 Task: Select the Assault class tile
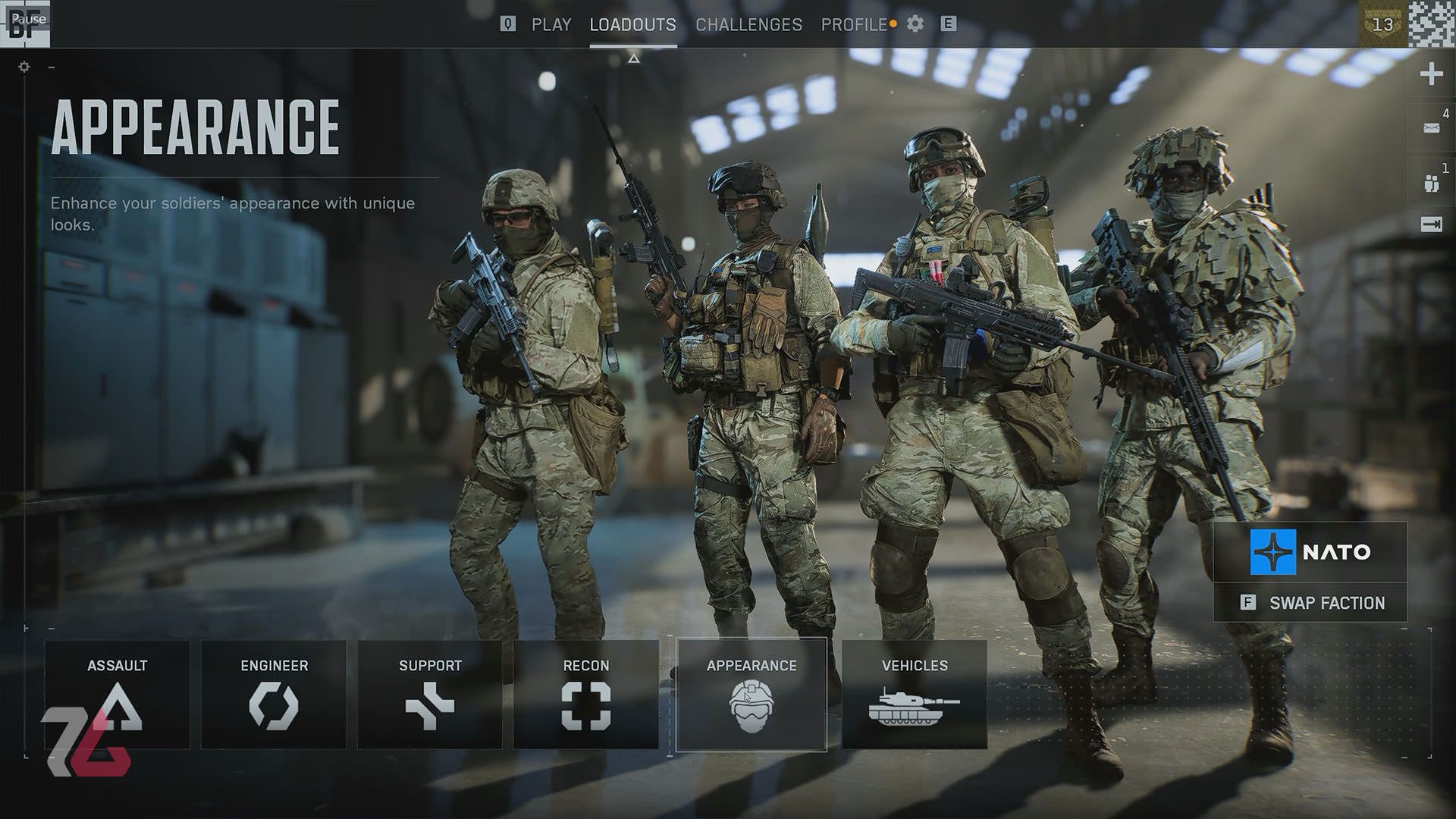[117, 695]
